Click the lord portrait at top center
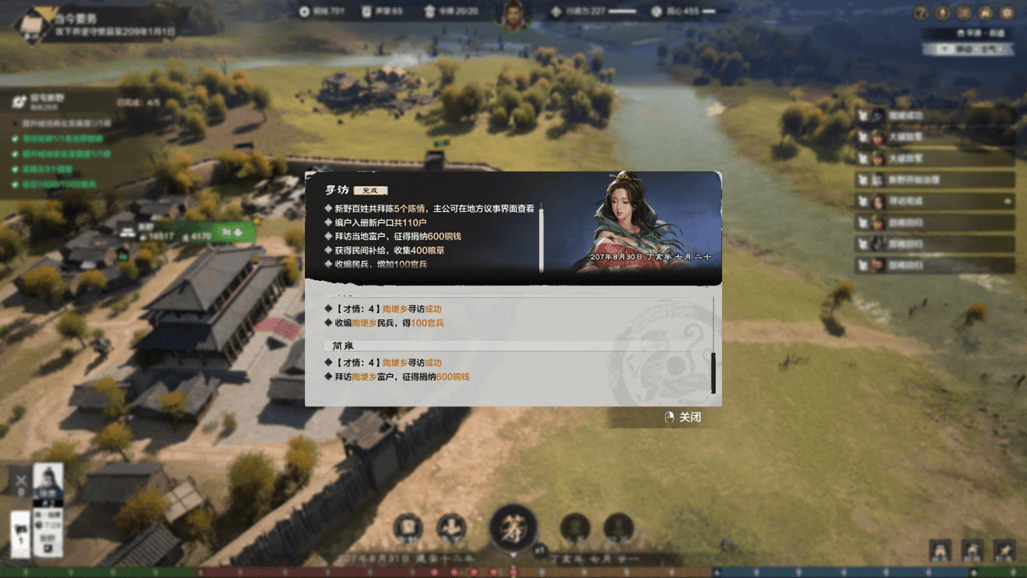This screenshot has height=578, width=1027. (x=514, y=14)
